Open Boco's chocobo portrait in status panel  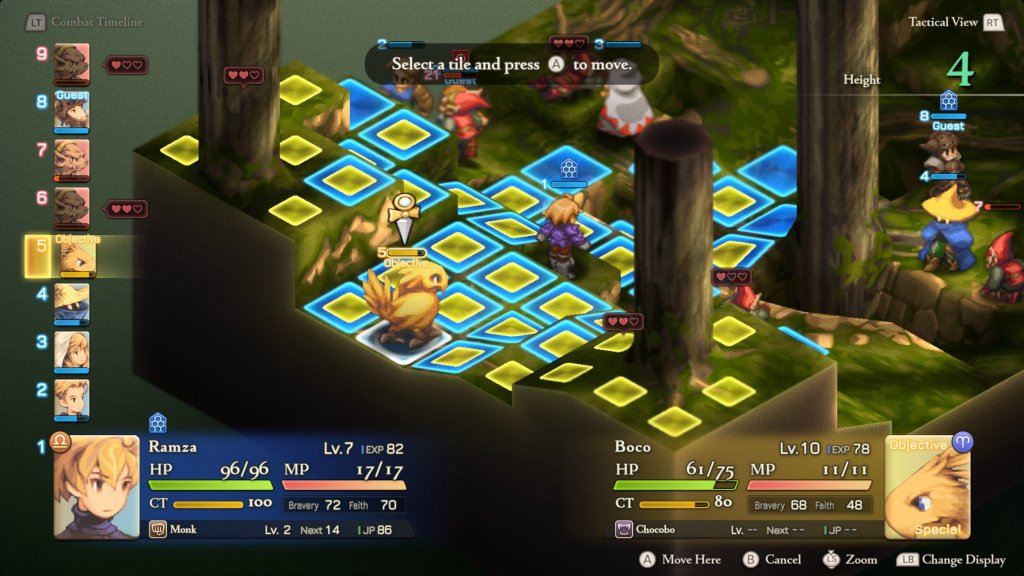pos(927,486)
